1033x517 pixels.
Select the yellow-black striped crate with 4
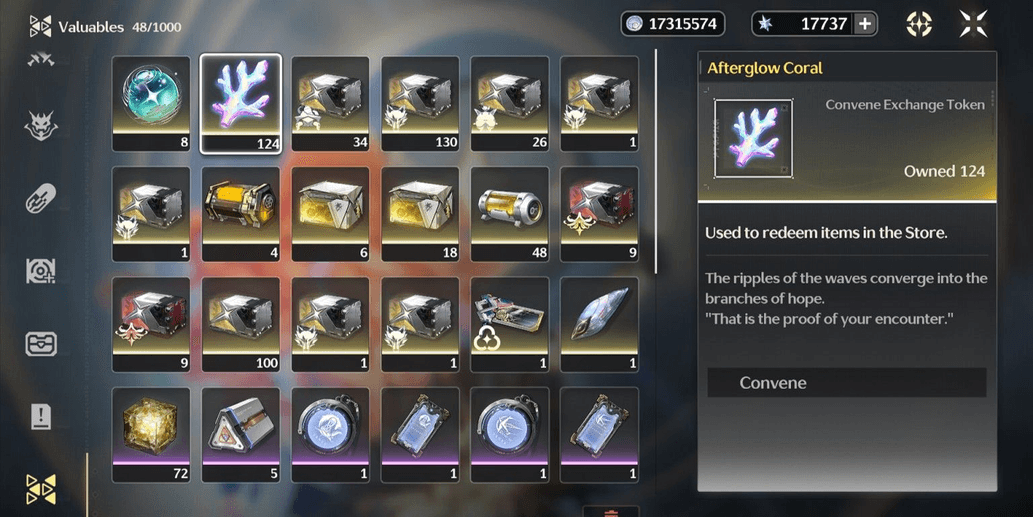click(x=241, y=214)
